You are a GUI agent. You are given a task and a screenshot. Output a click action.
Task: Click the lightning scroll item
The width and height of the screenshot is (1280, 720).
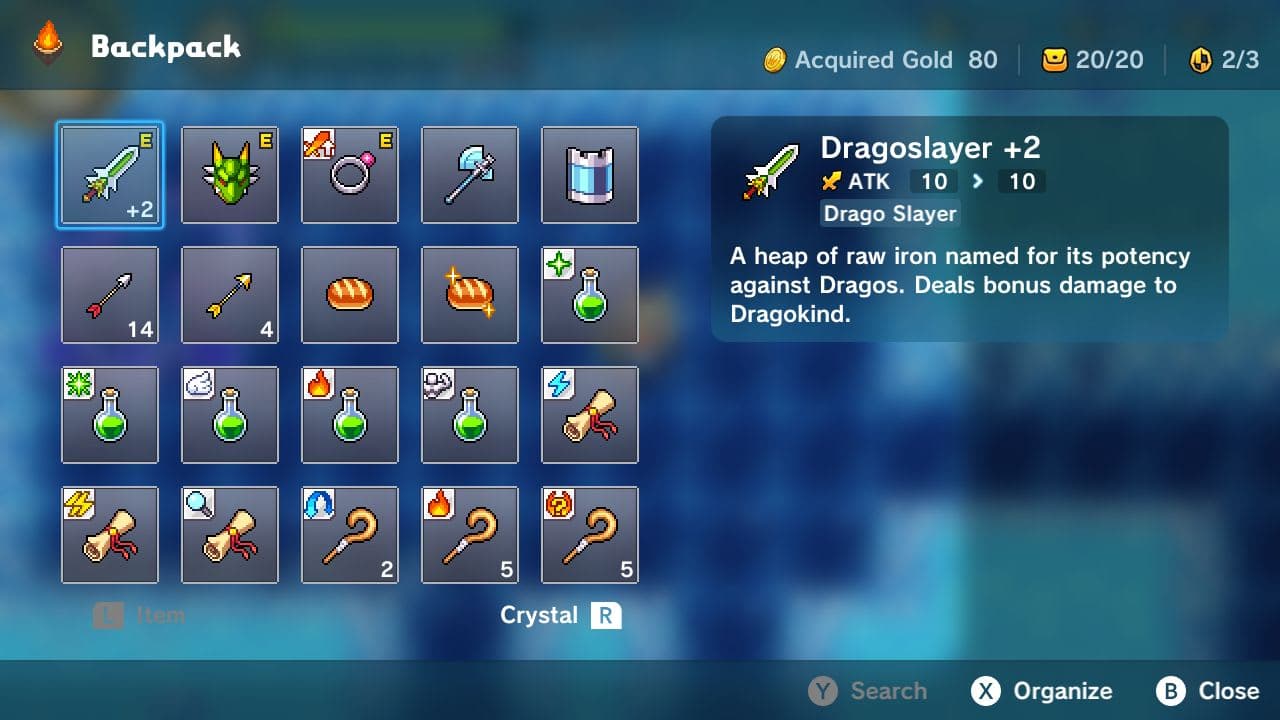[x=590, y=415]
